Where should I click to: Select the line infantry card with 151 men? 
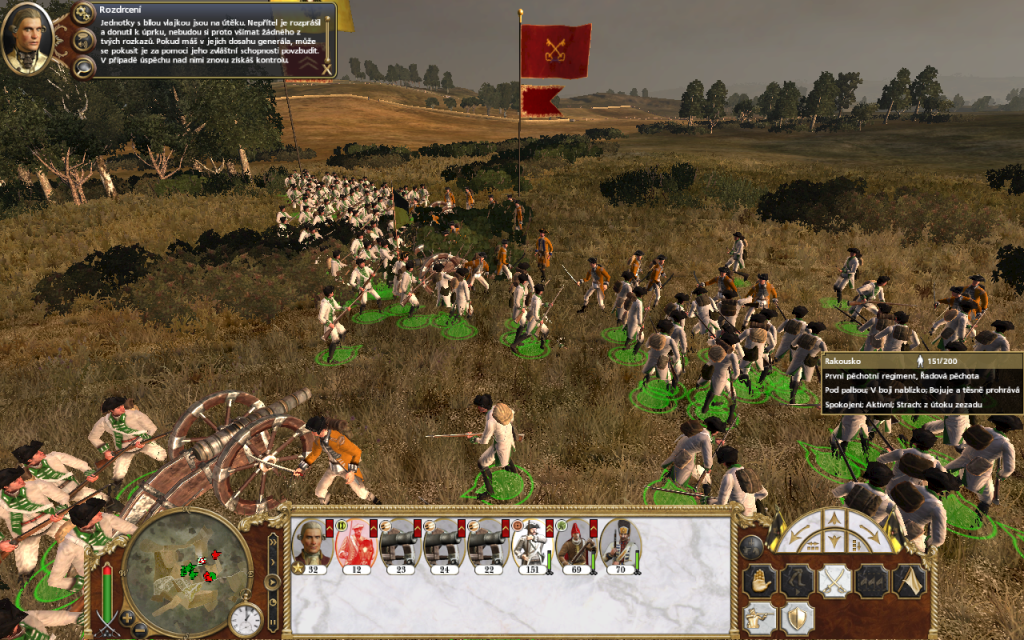click(x=531, y=547)
